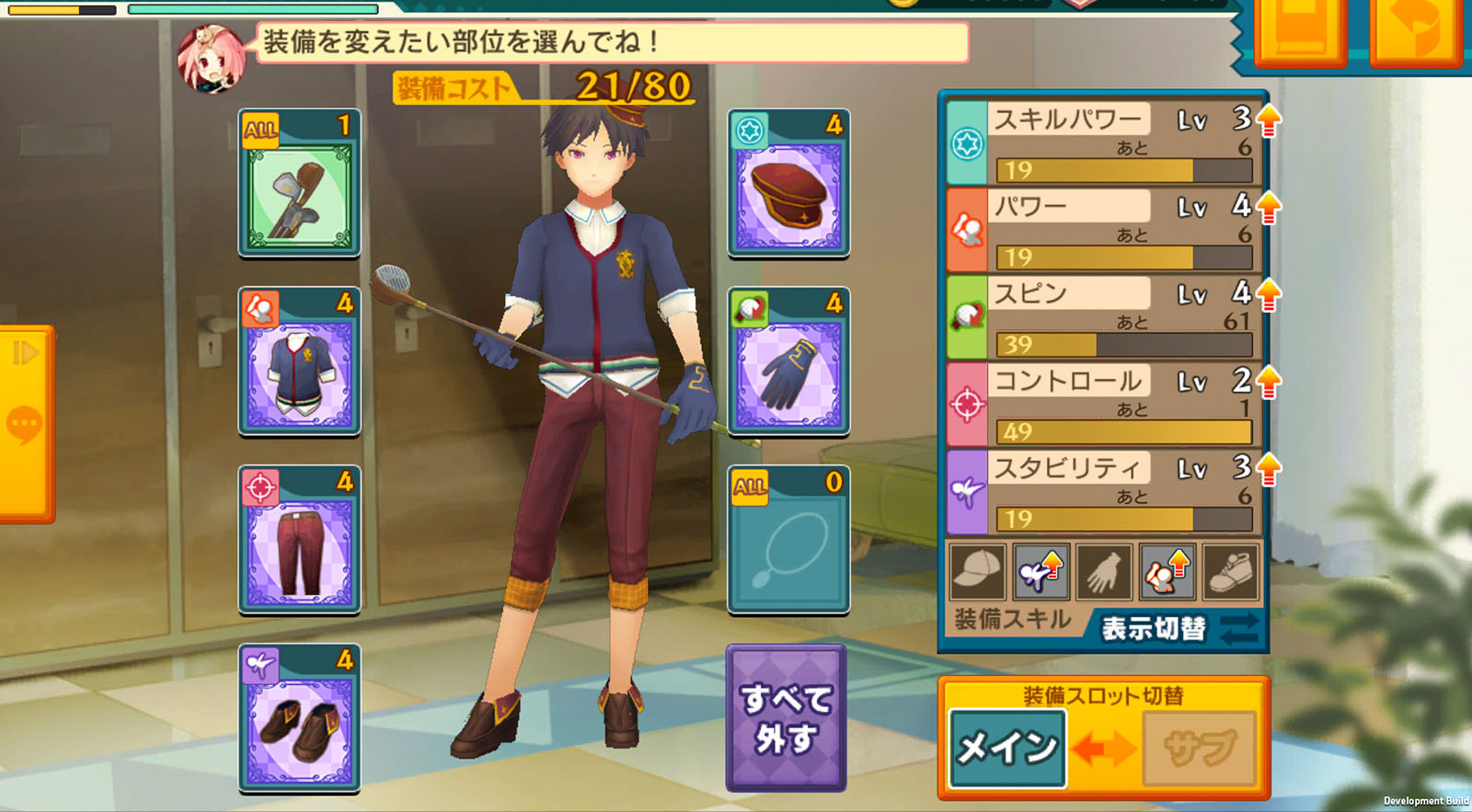
Task: Switch to the サブ equipment slot
Action: [x=1200, y=748]
